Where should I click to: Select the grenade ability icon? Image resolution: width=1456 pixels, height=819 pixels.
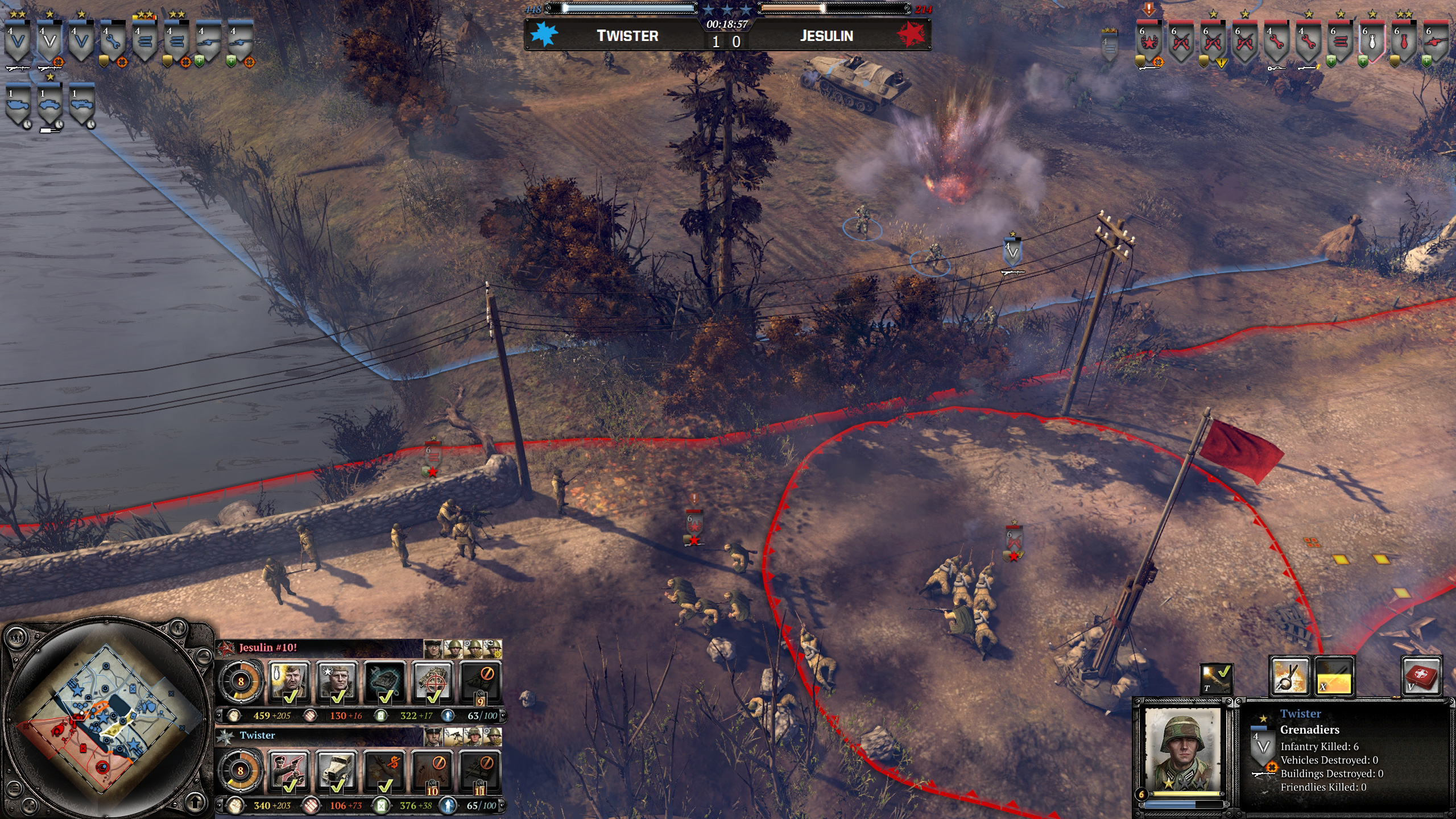click(x=1290, y=676)
